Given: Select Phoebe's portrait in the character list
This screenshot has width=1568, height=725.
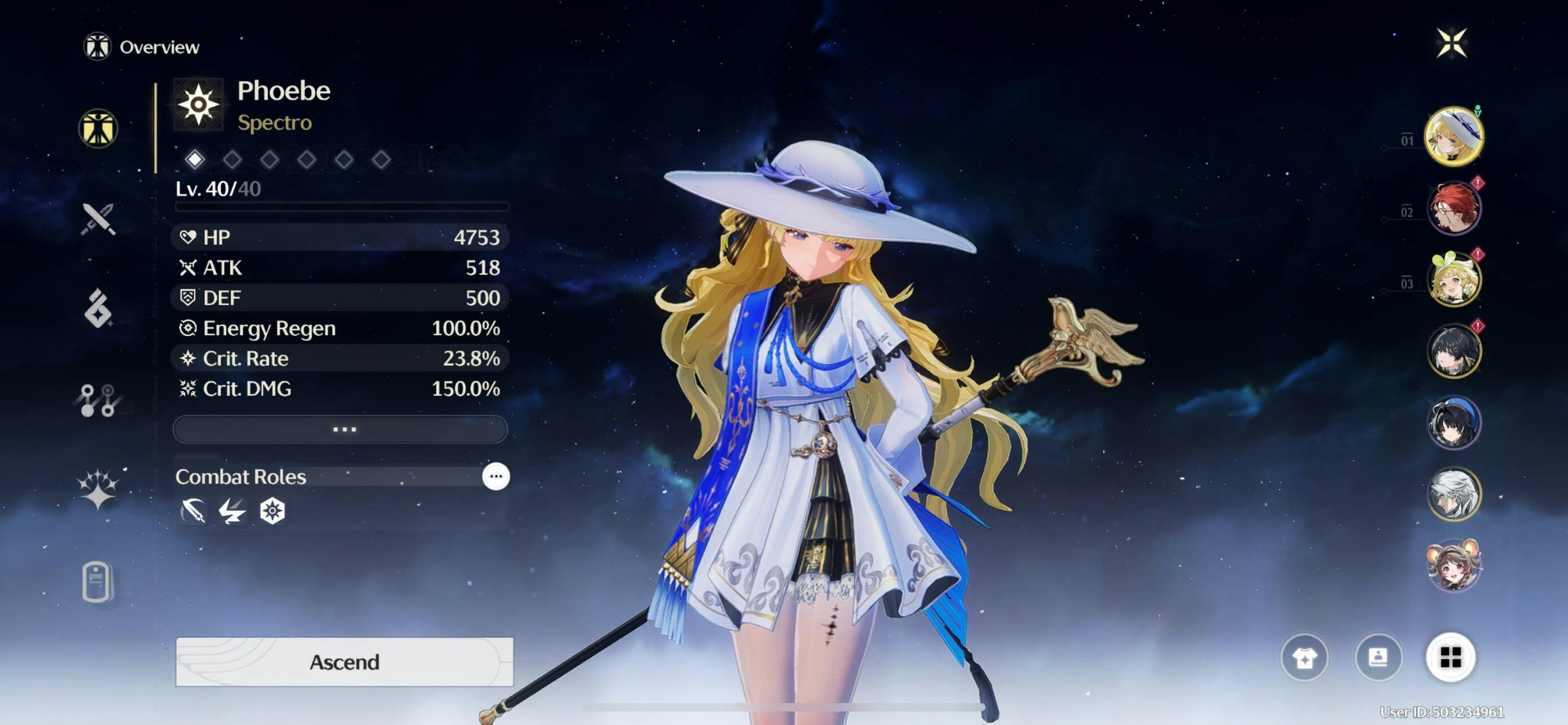Looking at the screenshot, I should click(x=1453, y=136).
